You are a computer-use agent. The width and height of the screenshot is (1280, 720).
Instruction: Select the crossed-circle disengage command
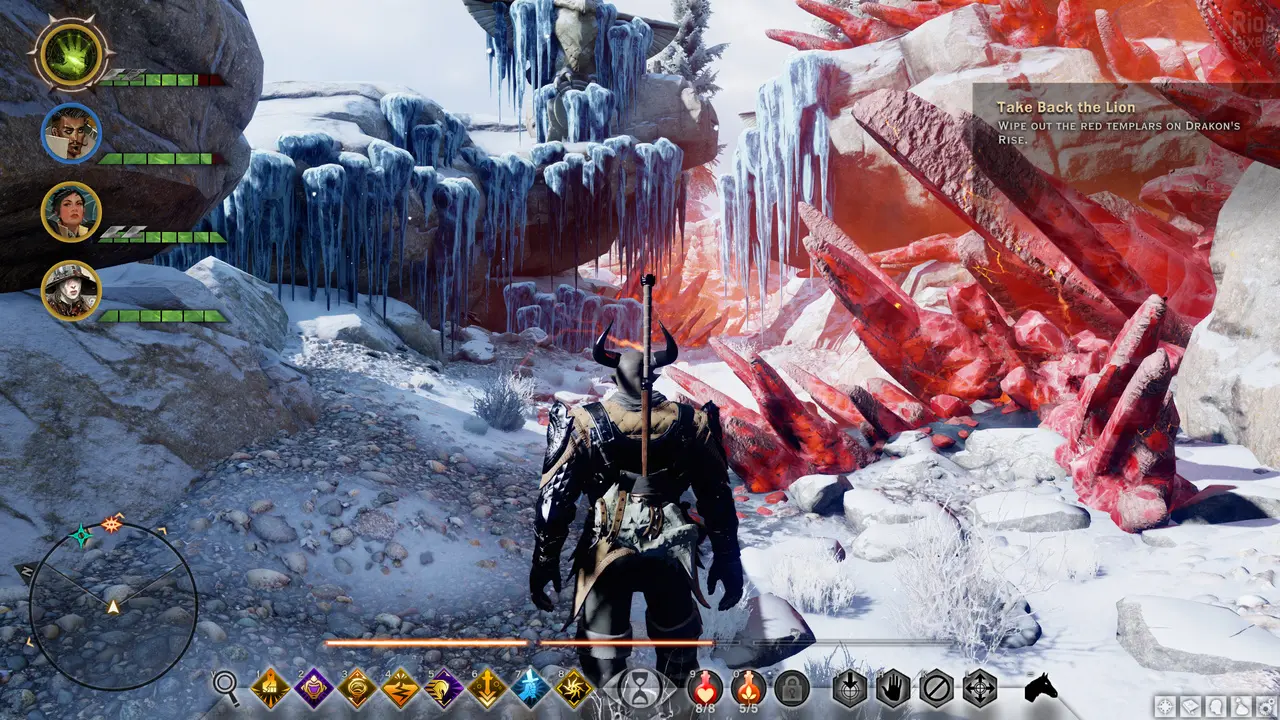pyautogui.click(x=936, y=688)
